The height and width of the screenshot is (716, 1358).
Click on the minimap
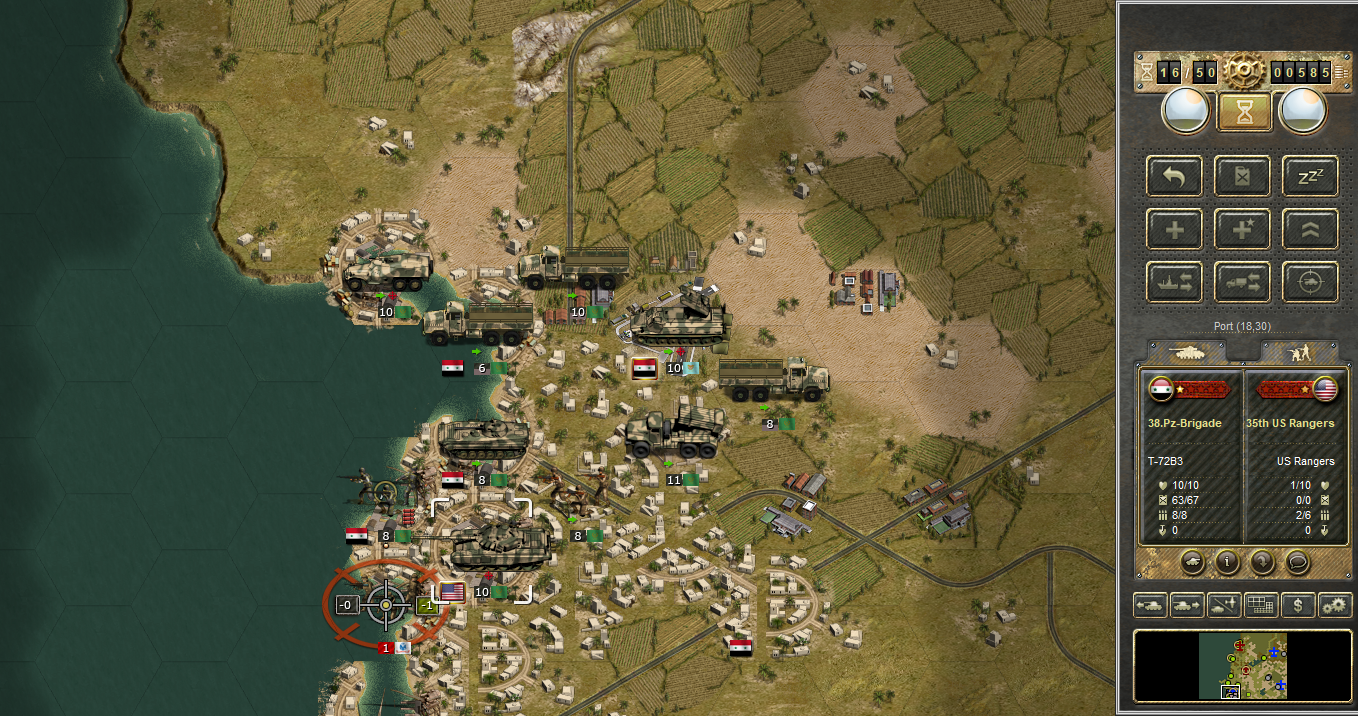(x=1243, y=665)
